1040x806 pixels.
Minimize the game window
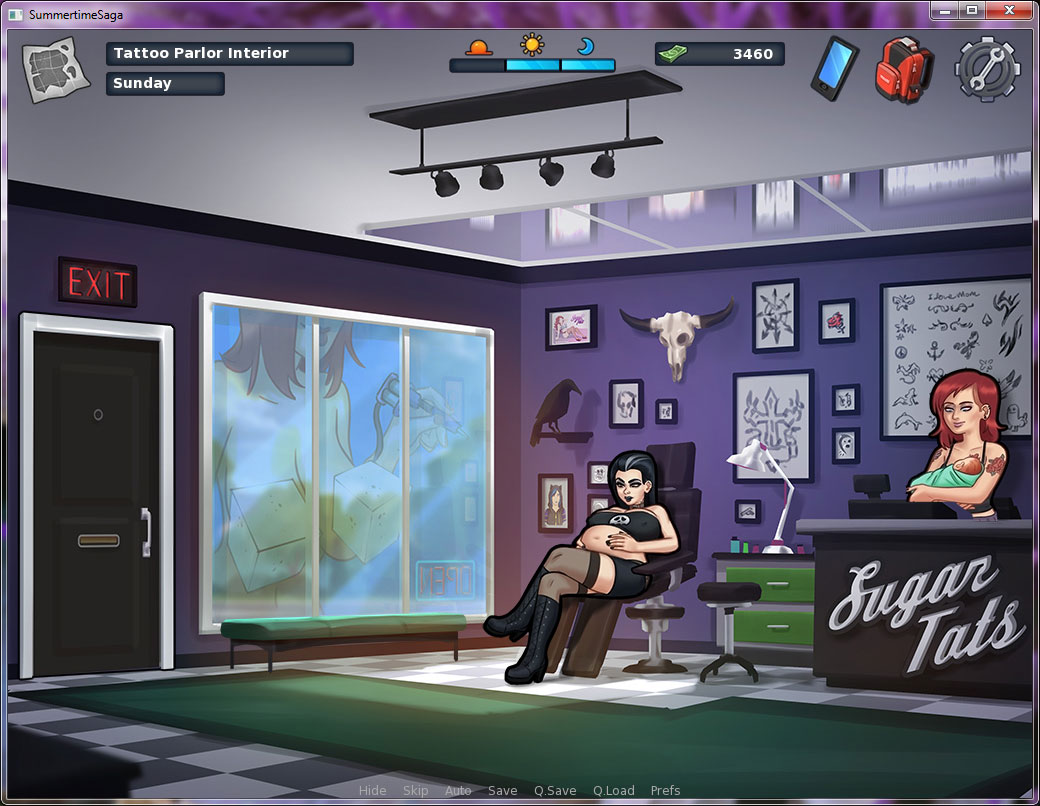pos(945,10)
